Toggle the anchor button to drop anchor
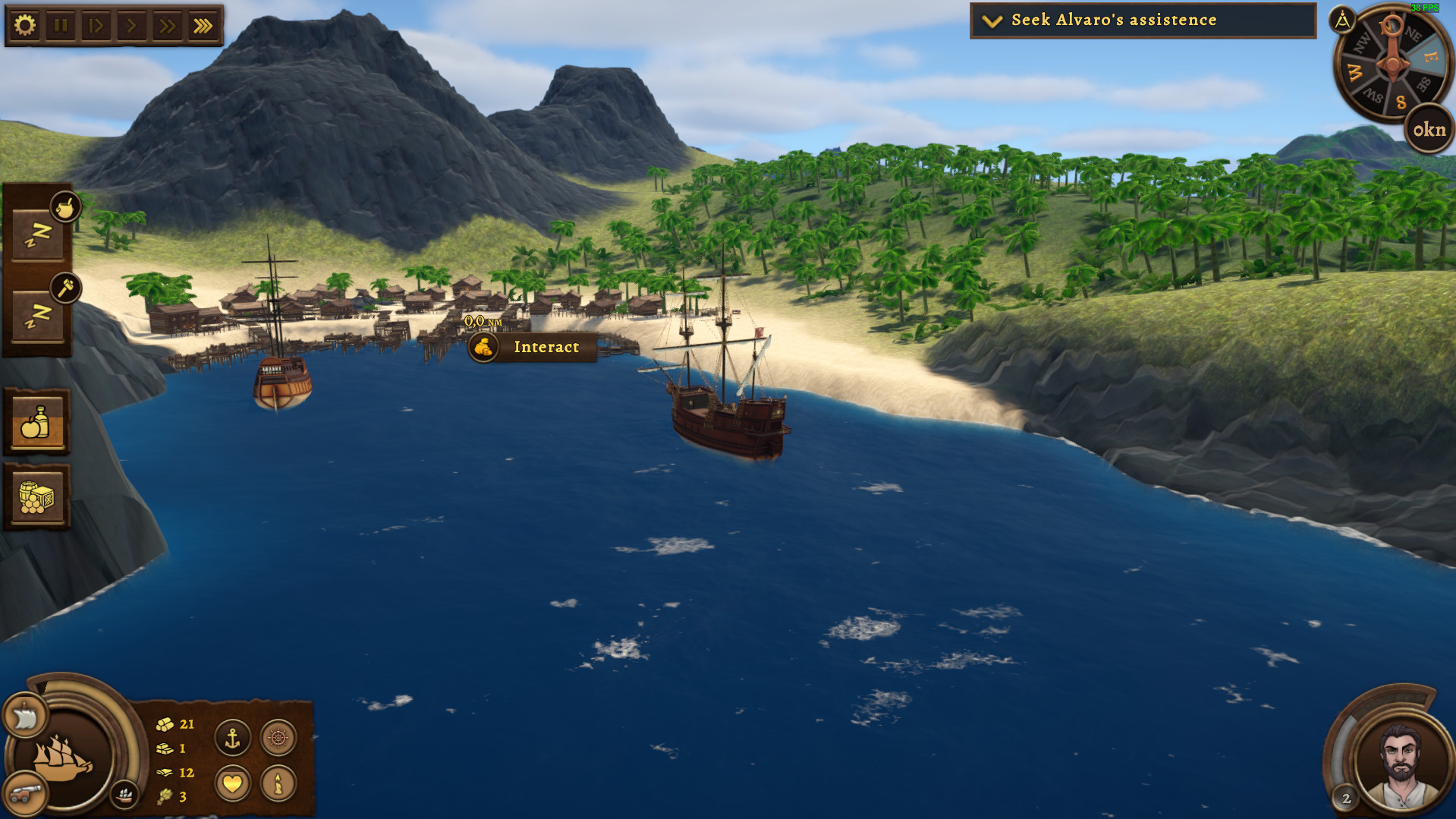This screenshot has width=1456, height=819. 232,737
